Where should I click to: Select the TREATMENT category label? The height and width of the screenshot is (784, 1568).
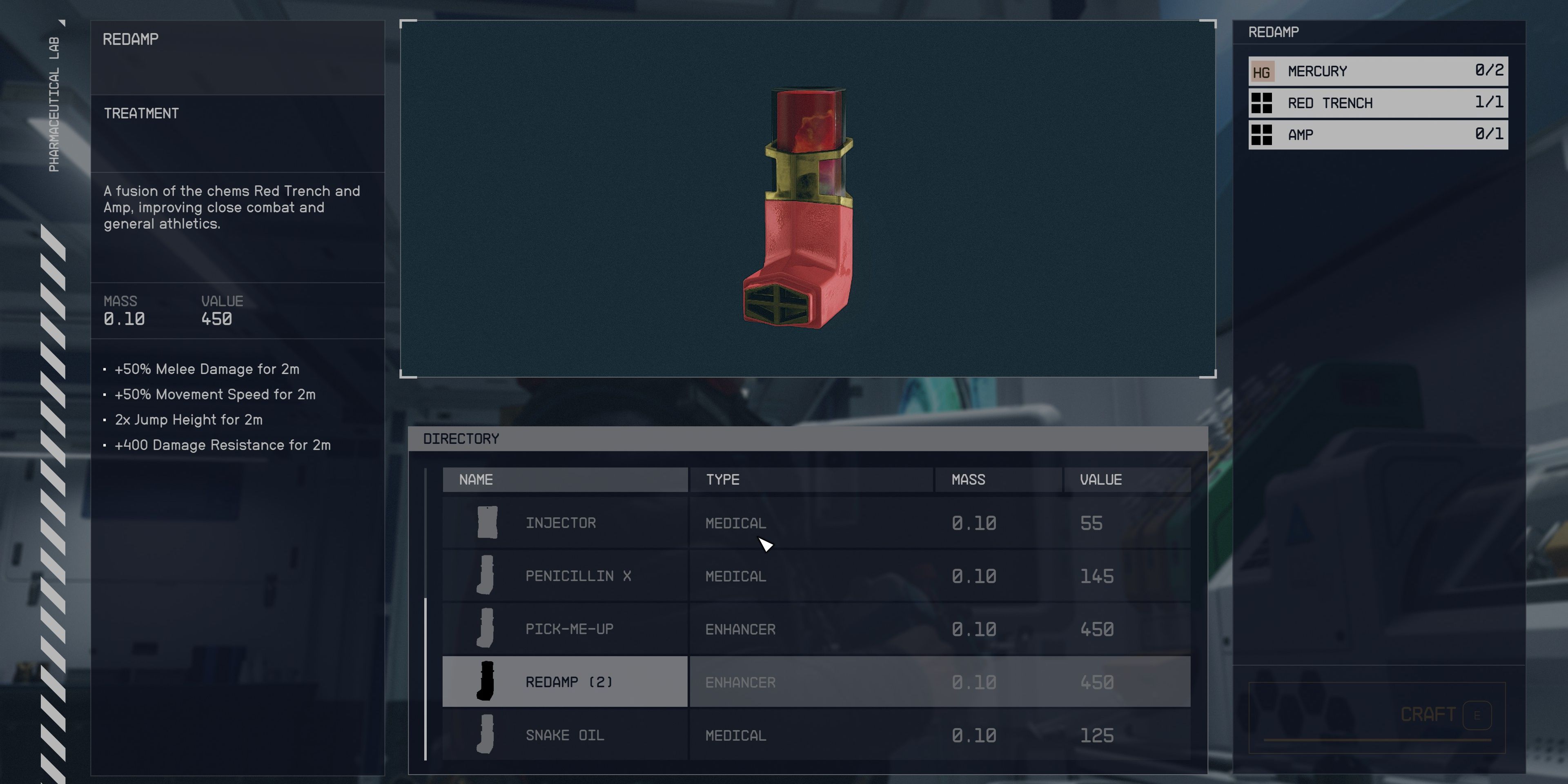[x=141, y=113]
